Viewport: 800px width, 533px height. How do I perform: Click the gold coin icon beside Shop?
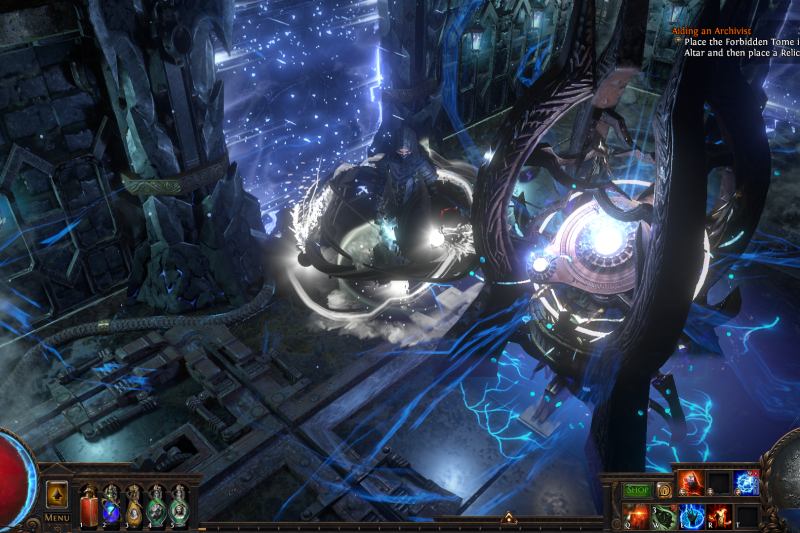[x=663, y=490]
